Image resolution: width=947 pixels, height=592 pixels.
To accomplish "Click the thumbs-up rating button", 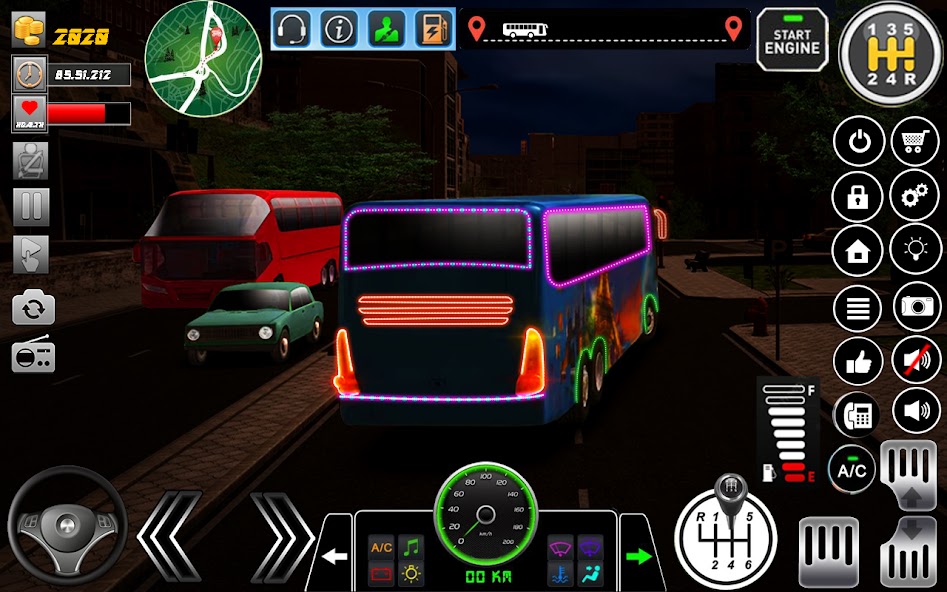I will pyautogui.click(x=858, y=360).
